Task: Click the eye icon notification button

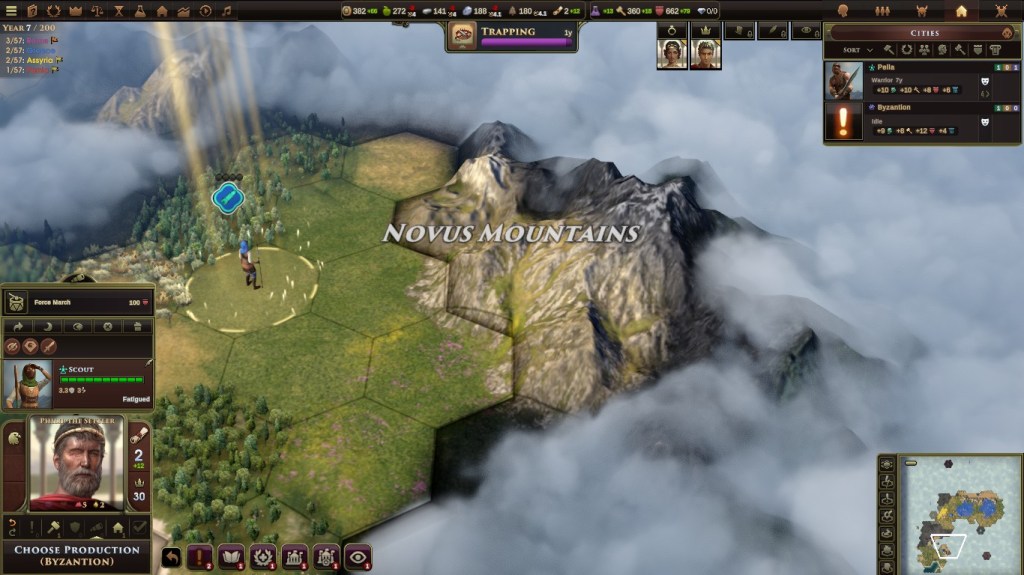Action: point(358,557)
